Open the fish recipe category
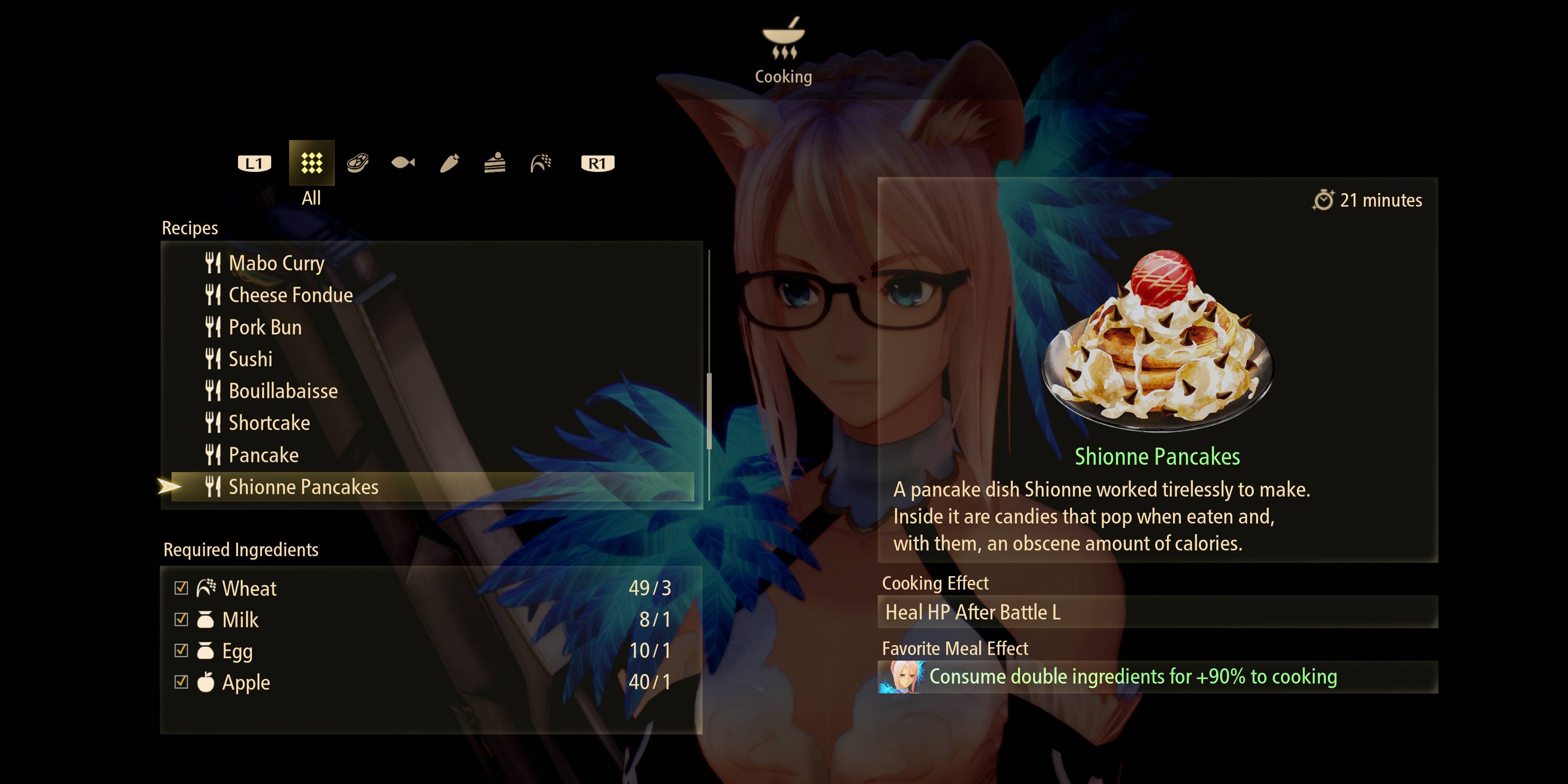The image size is (1568, 784). (403, 163)
